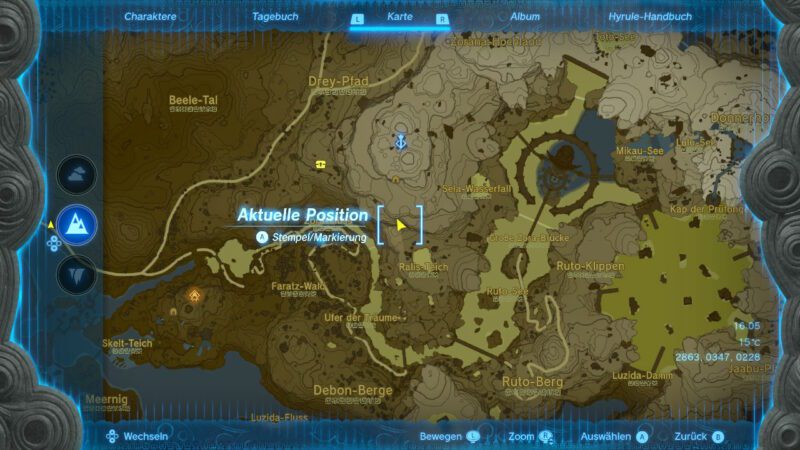The height and width of the screenshot is (450, 800).
Task: Select the yellow current position arrow
Action: [x=401, y=224]
